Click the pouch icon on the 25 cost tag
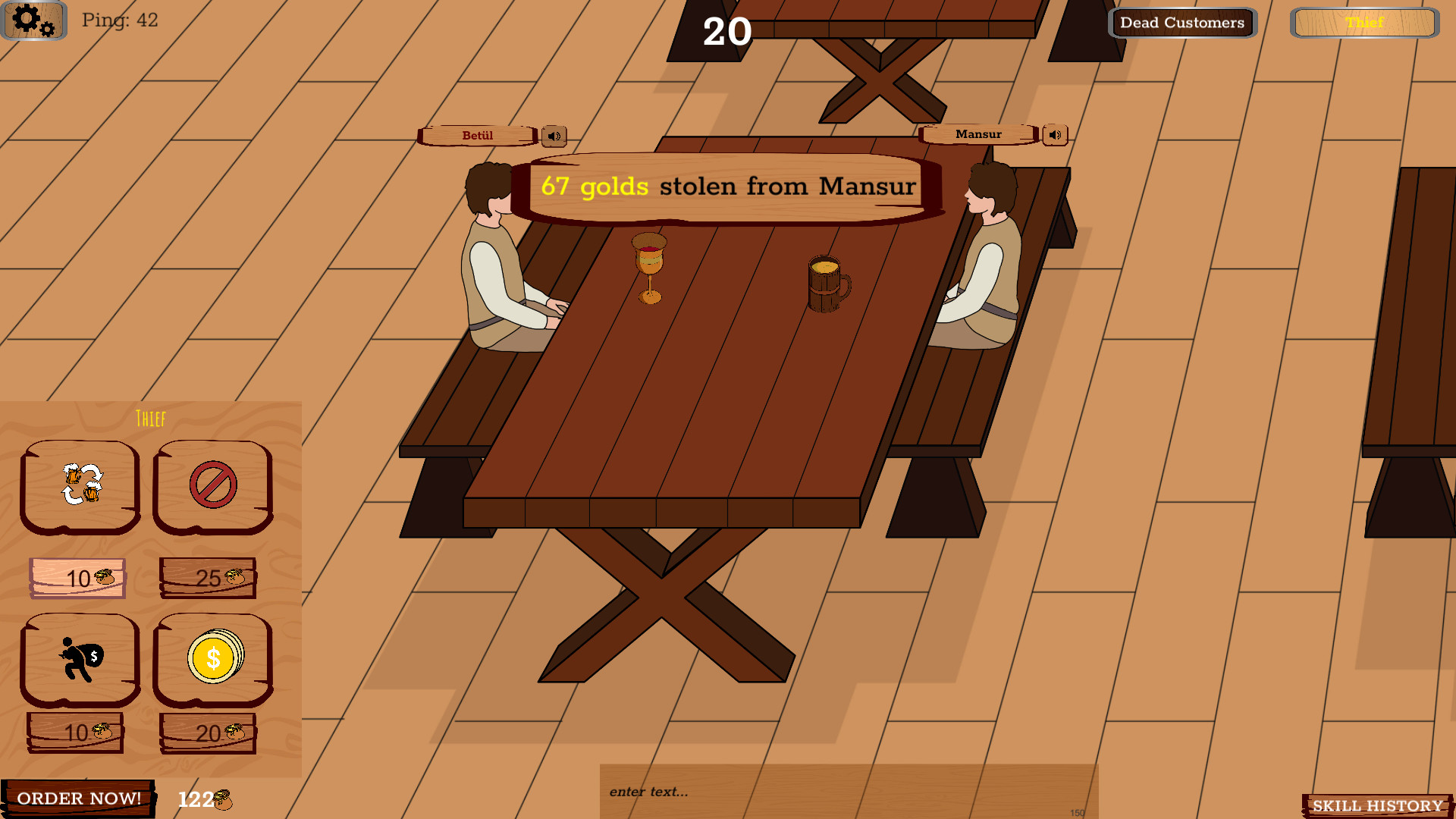1456x819 pixels. (231, 577)
